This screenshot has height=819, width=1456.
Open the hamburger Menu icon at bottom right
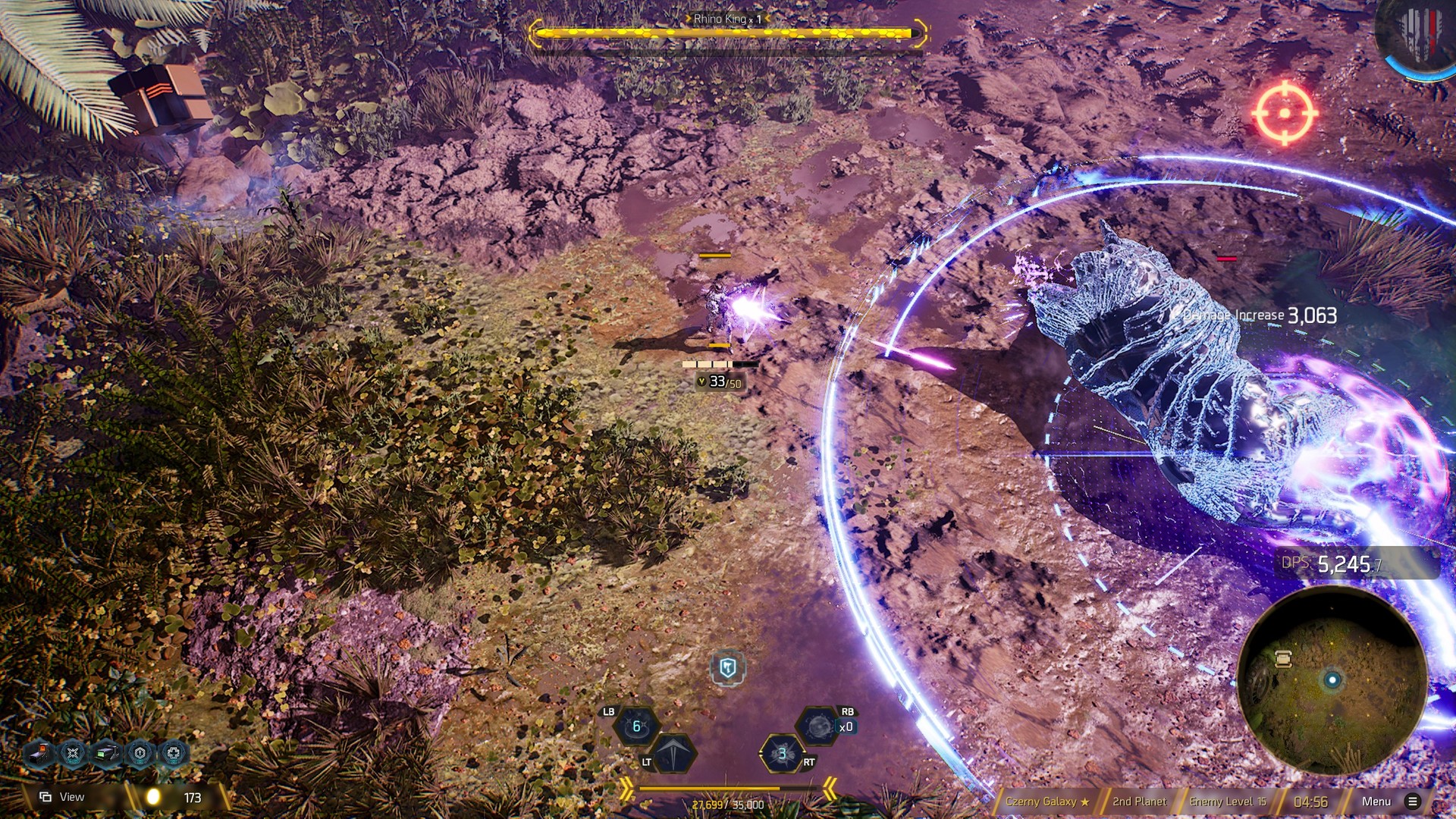click(1412, 801)
